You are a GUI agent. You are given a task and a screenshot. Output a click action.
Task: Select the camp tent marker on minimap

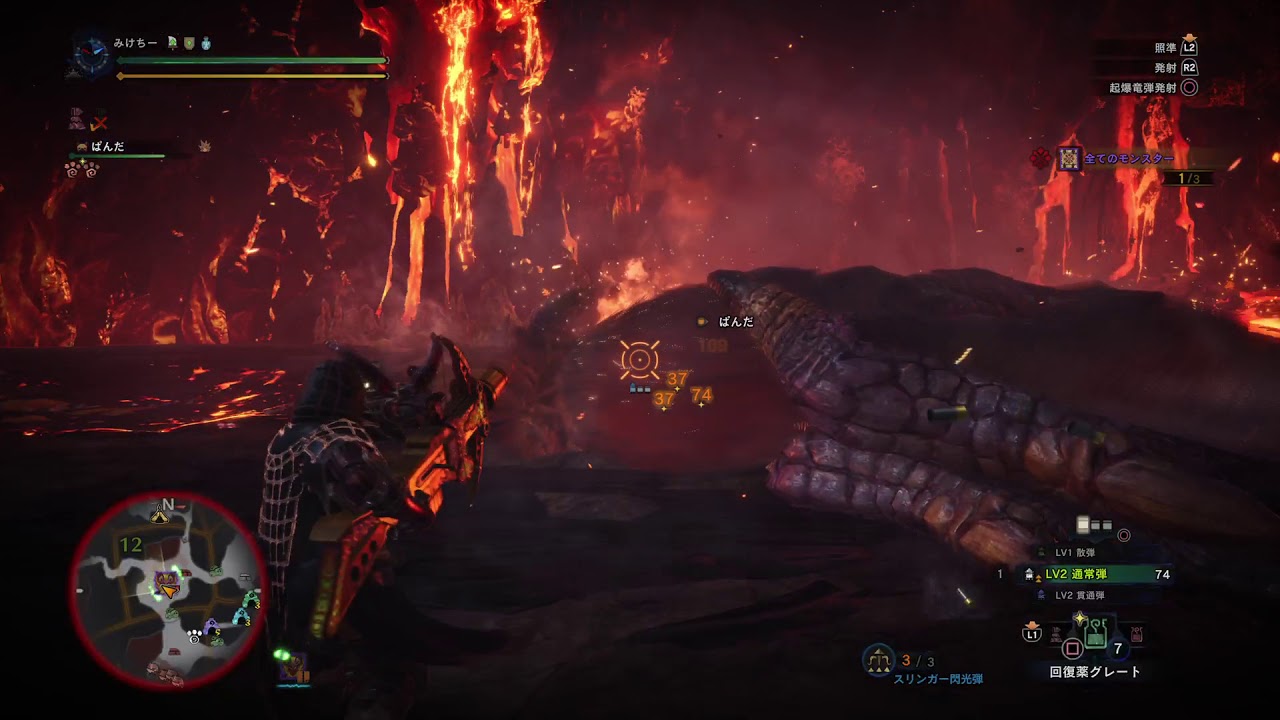pos(159,515)
